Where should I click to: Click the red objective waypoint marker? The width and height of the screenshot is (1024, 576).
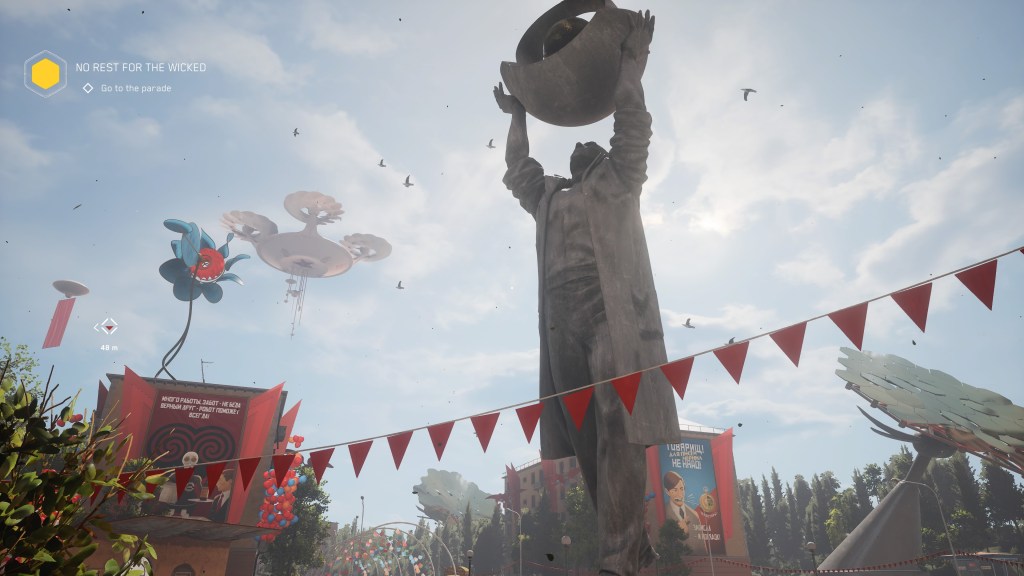click(107, 326)
